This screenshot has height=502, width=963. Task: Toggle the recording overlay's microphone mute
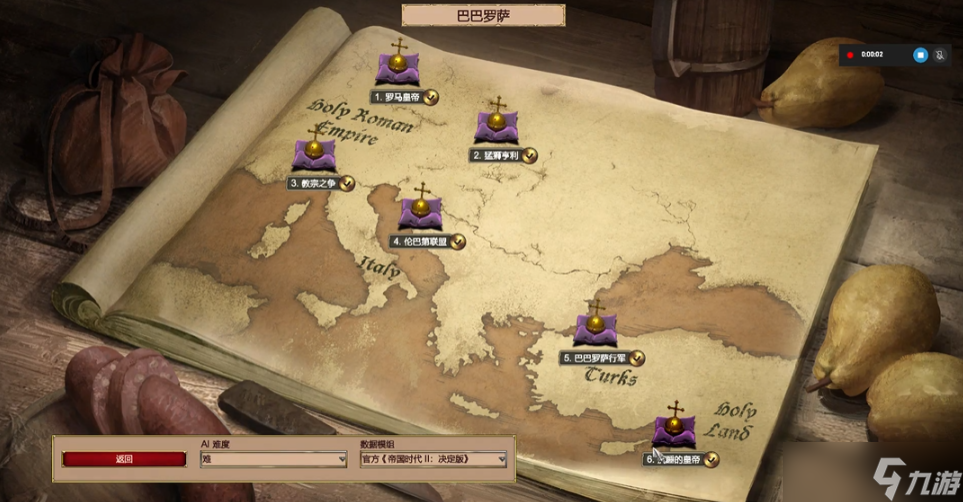pos(940,54)
